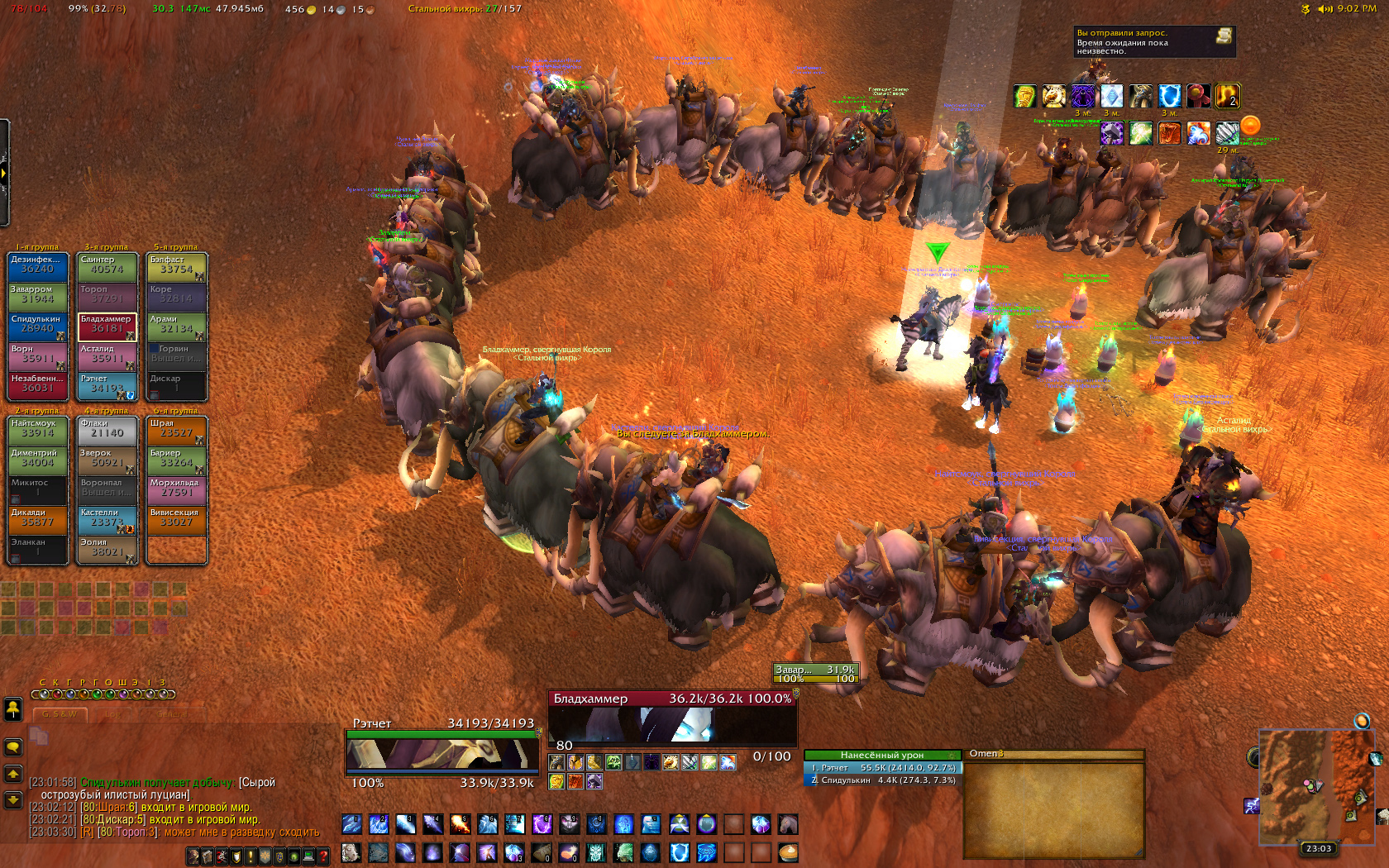Open the quest log exclamation mark button
The image size is (1389, 868).
click(251, 856)
